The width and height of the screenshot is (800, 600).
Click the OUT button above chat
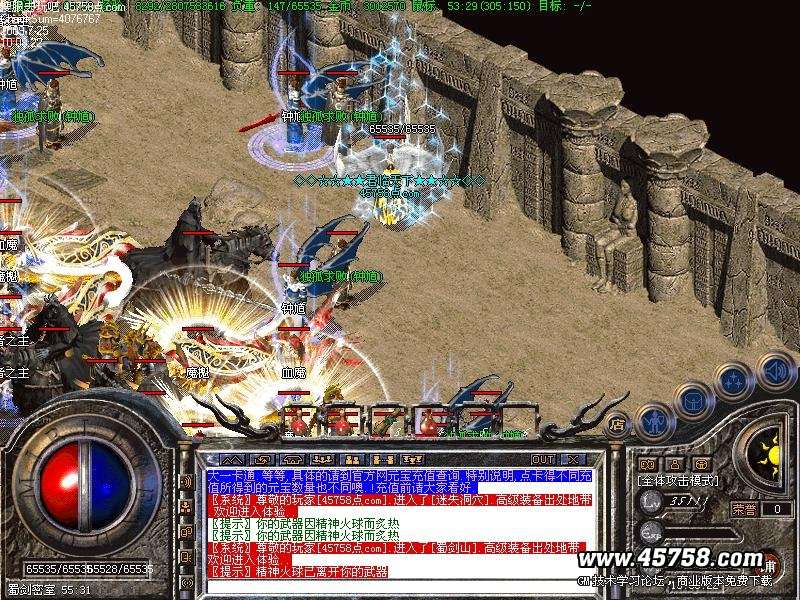click(543, 459)
